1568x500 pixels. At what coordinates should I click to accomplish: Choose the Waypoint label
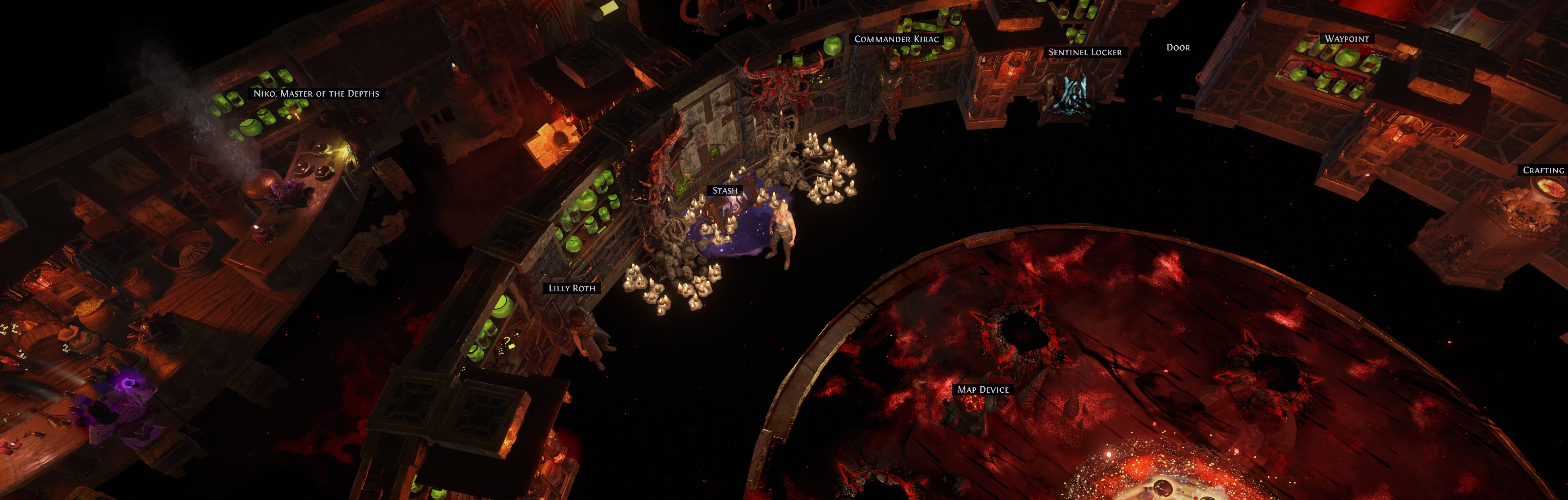click(1346, 39)
